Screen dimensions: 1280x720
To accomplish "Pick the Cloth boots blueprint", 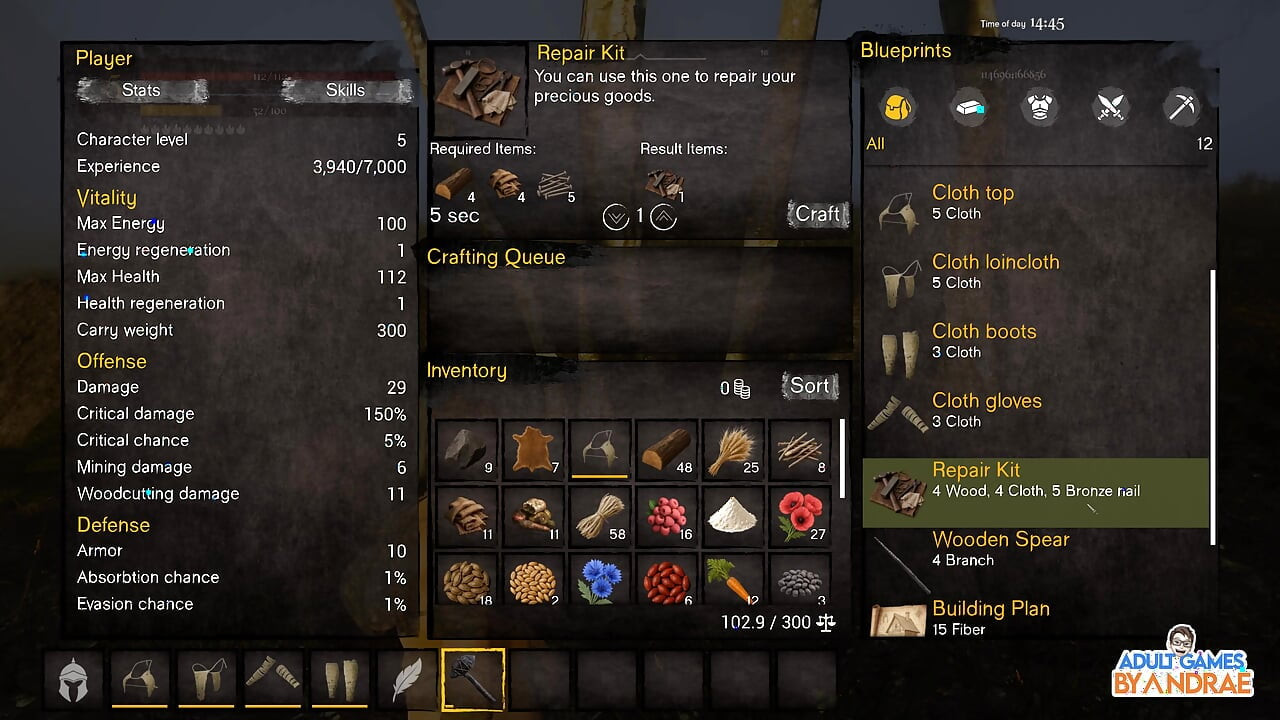I will coord(1035,340).
